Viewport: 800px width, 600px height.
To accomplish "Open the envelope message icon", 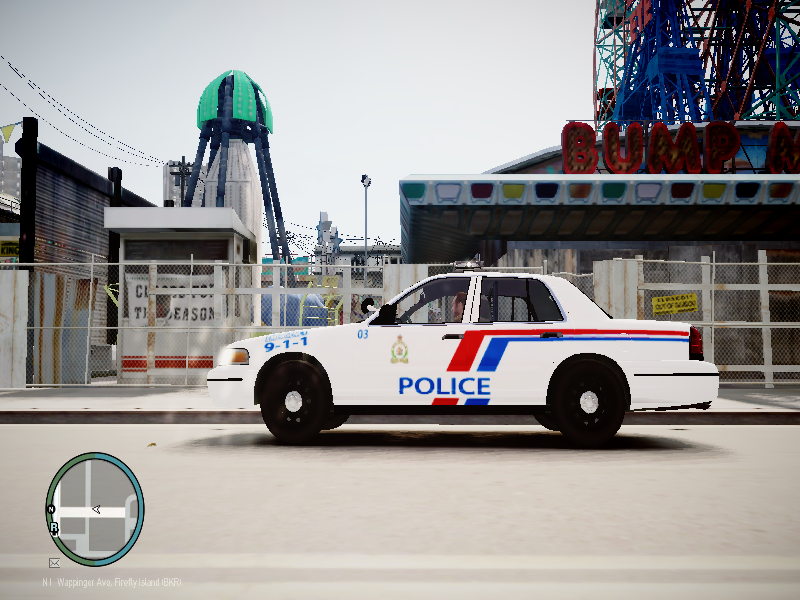I will click(x=54, y=563).
